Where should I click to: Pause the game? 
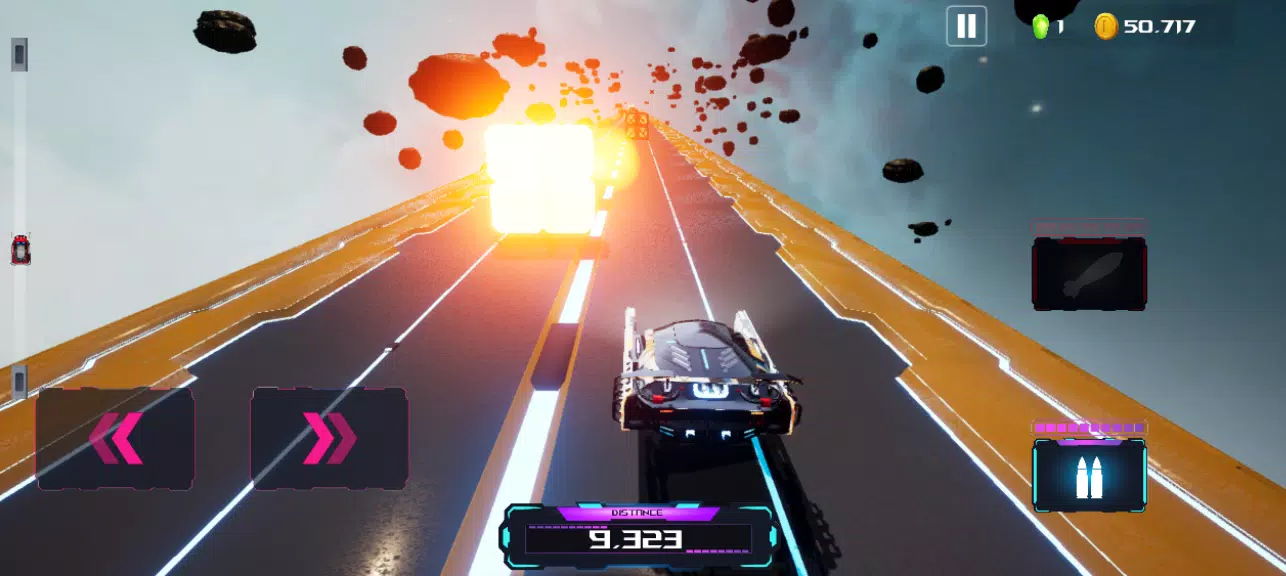click(966, 26)
